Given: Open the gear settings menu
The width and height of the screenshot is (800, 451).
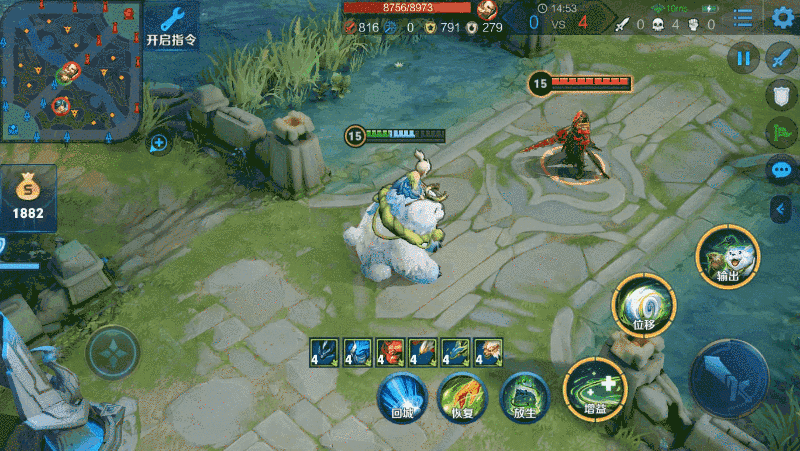Looking at the screenshot, I should [783, 18].
